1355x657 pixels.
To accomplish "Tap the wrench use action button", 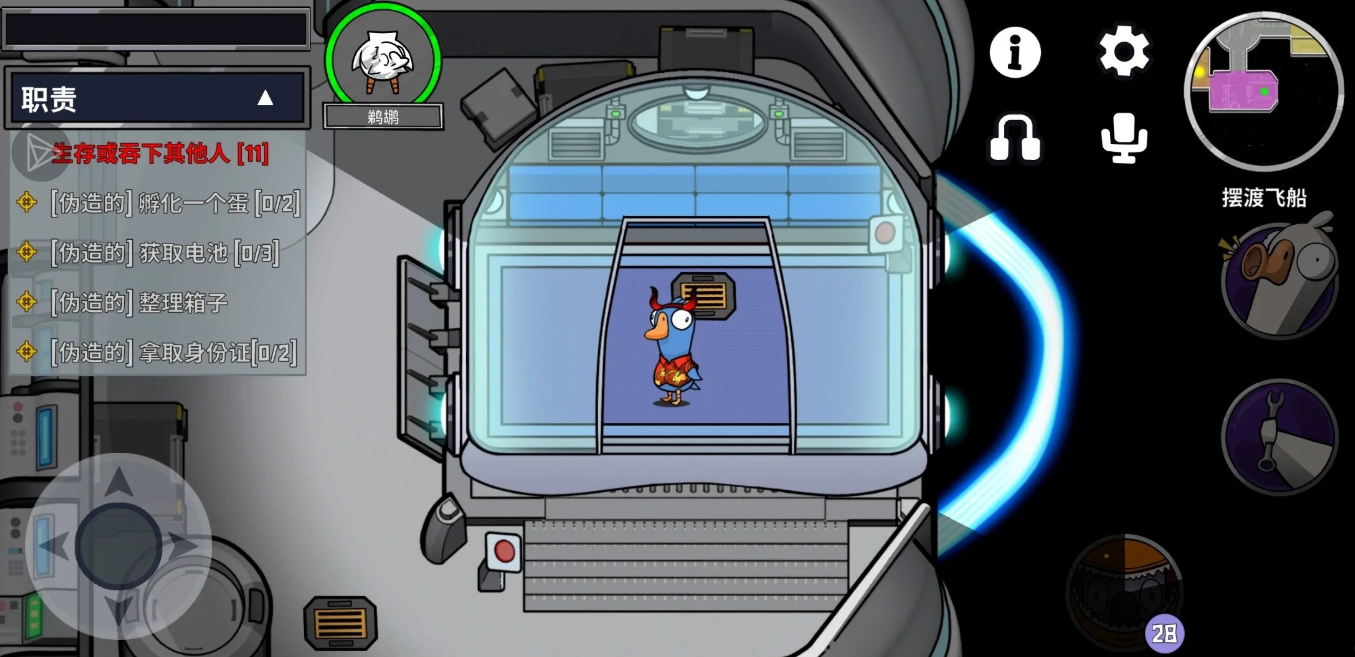I will point(1279,437).
